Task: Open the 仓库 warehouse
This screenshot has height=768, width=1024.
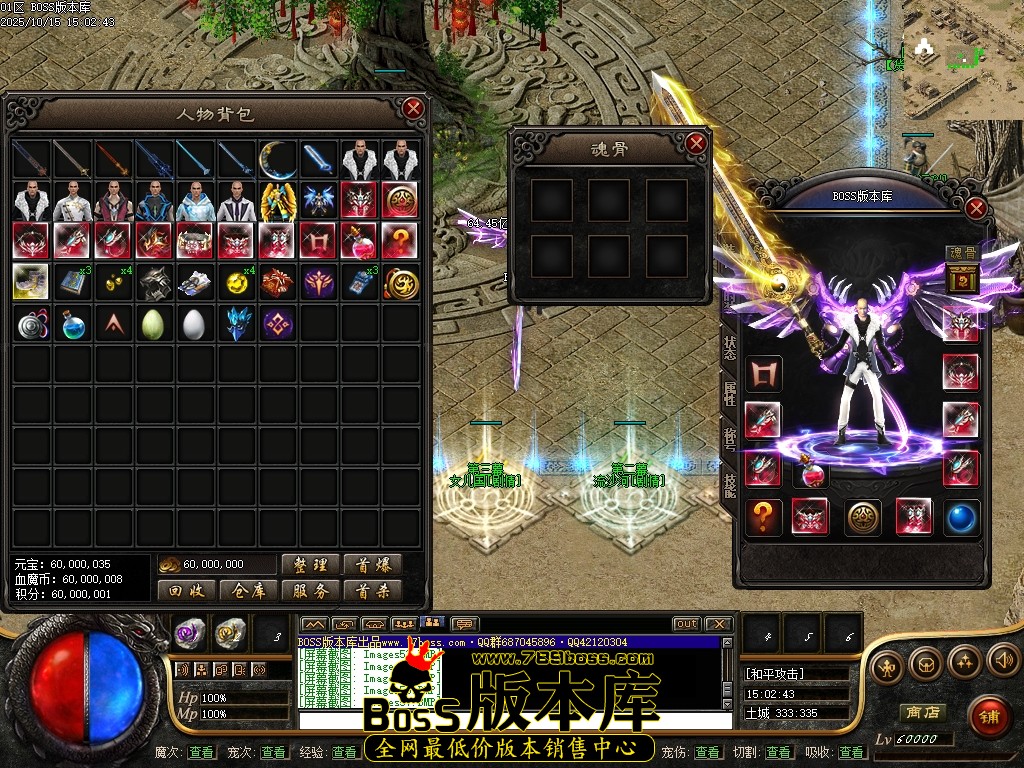Action: (x=249, y=591)
